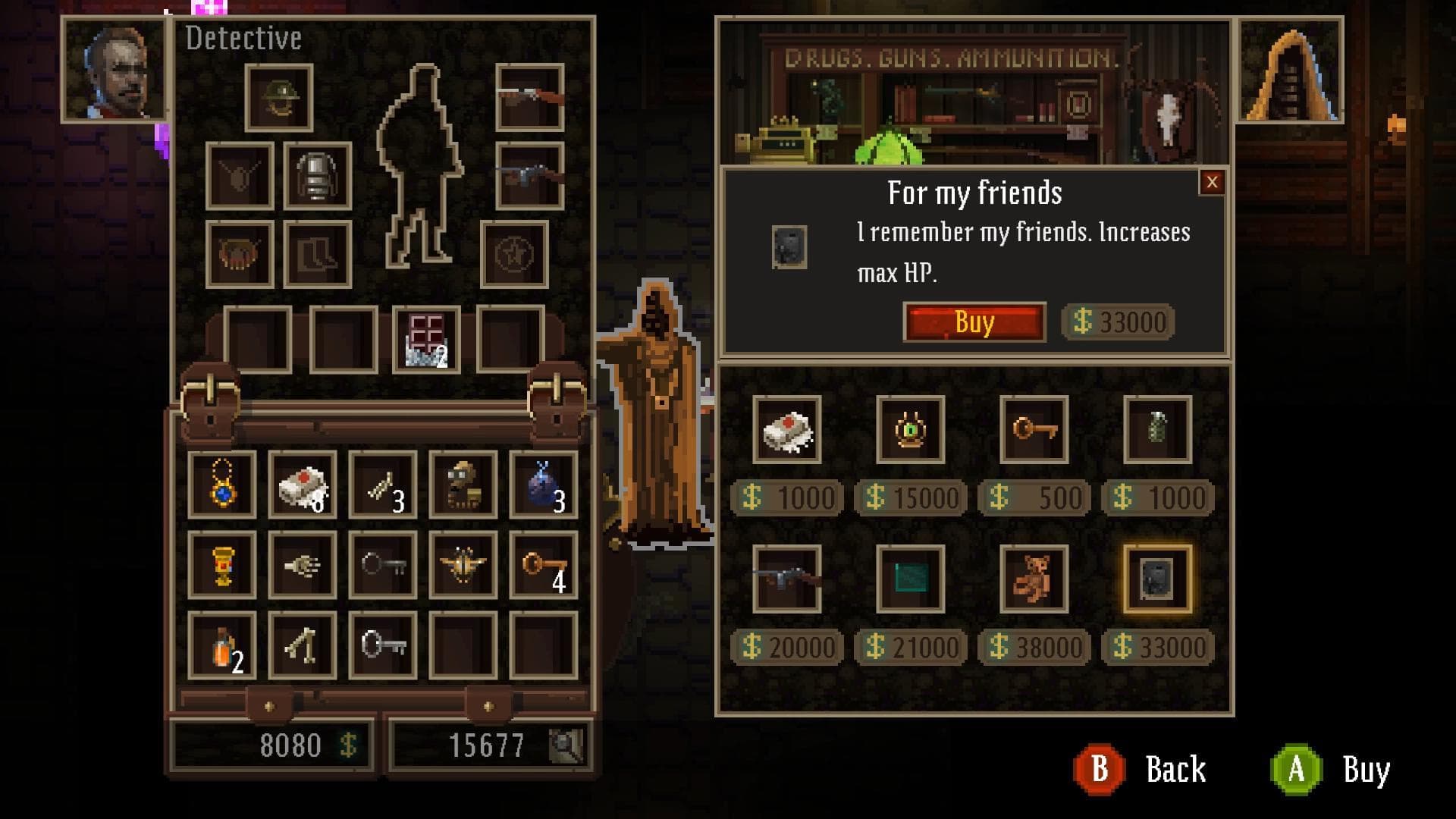The image size is (1456, 819).
Task: Select the tommy gun for 20000
Action: pos(786,579)
